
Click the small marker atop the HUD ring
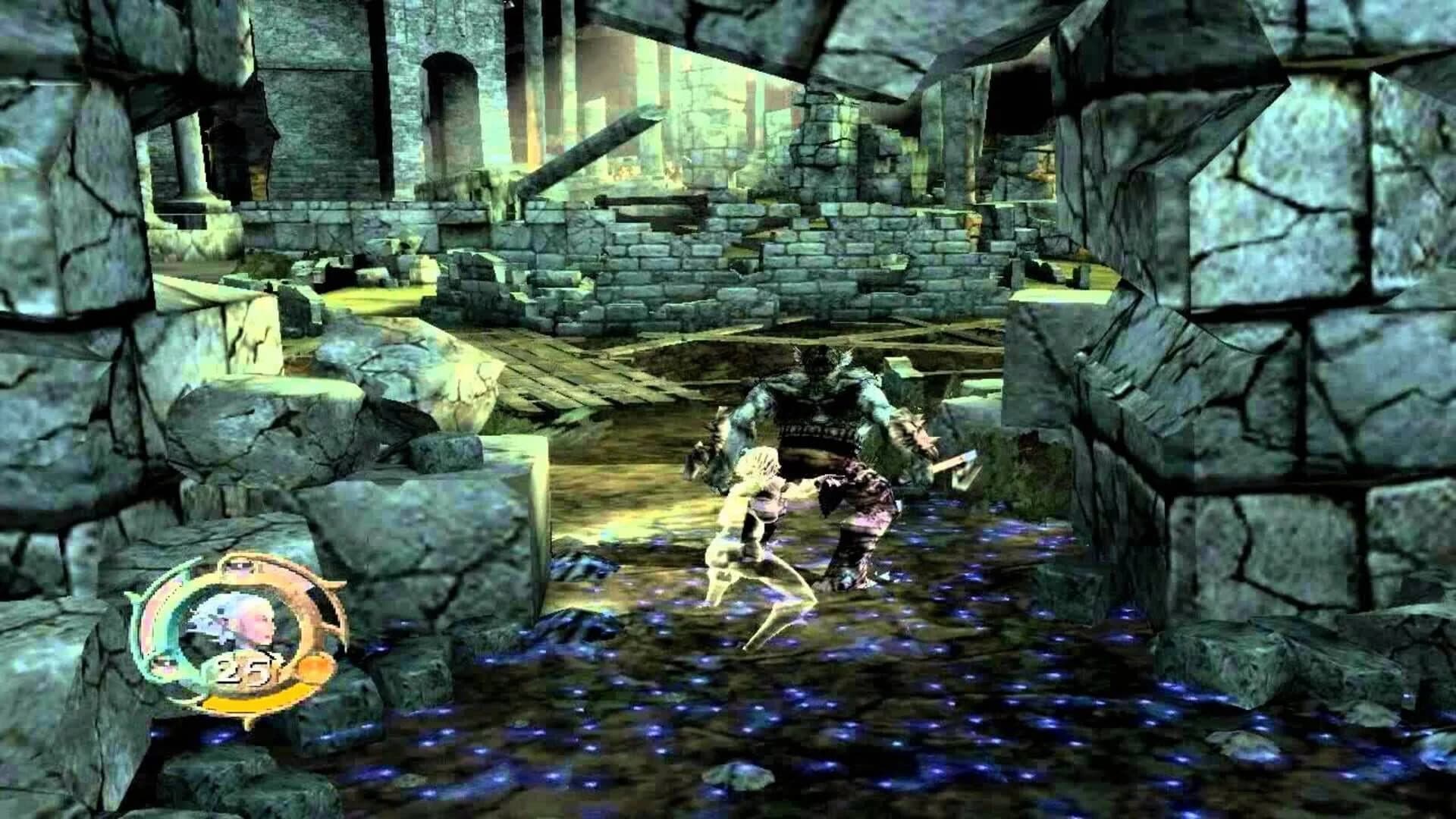point(240,566)
